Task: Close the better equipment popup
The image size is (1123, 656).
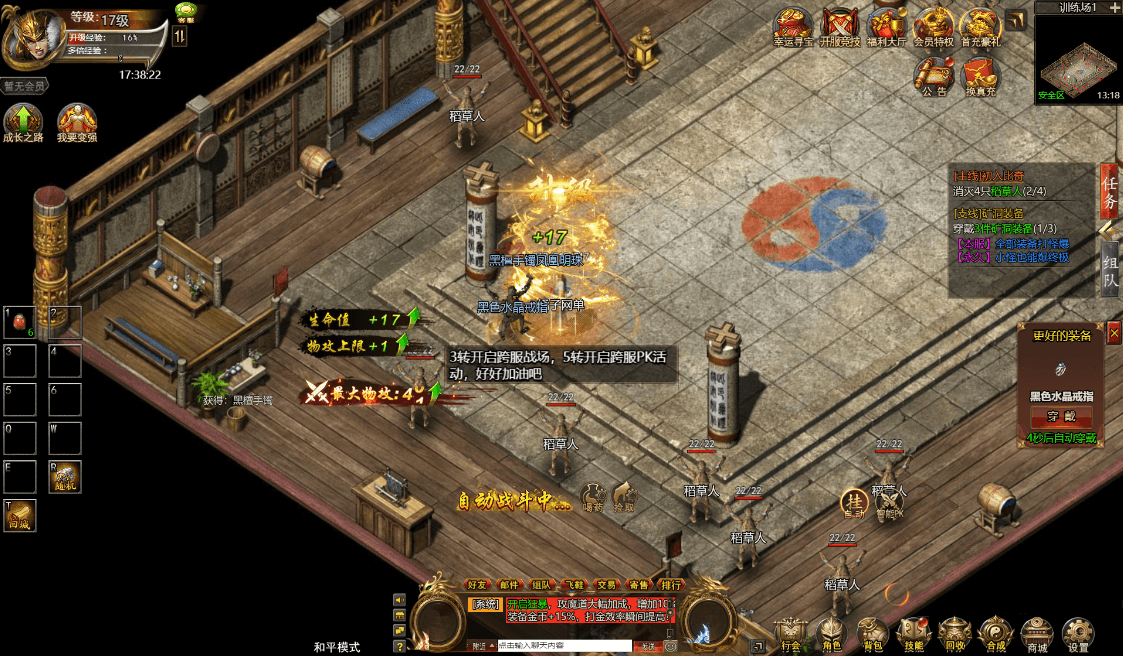Action: click(x=1114, y=334)
